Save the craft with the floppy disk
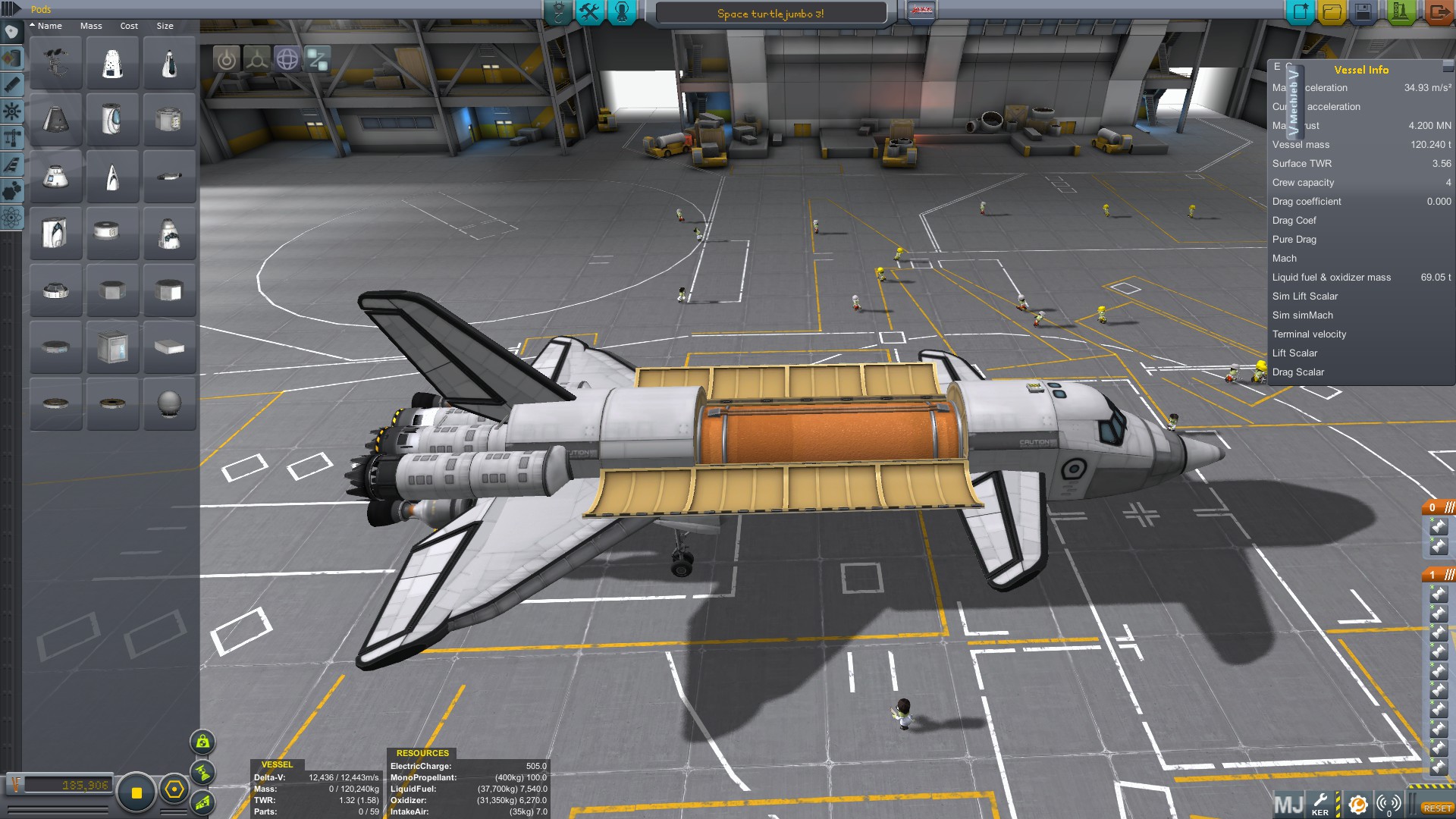 click(1363, 12)
